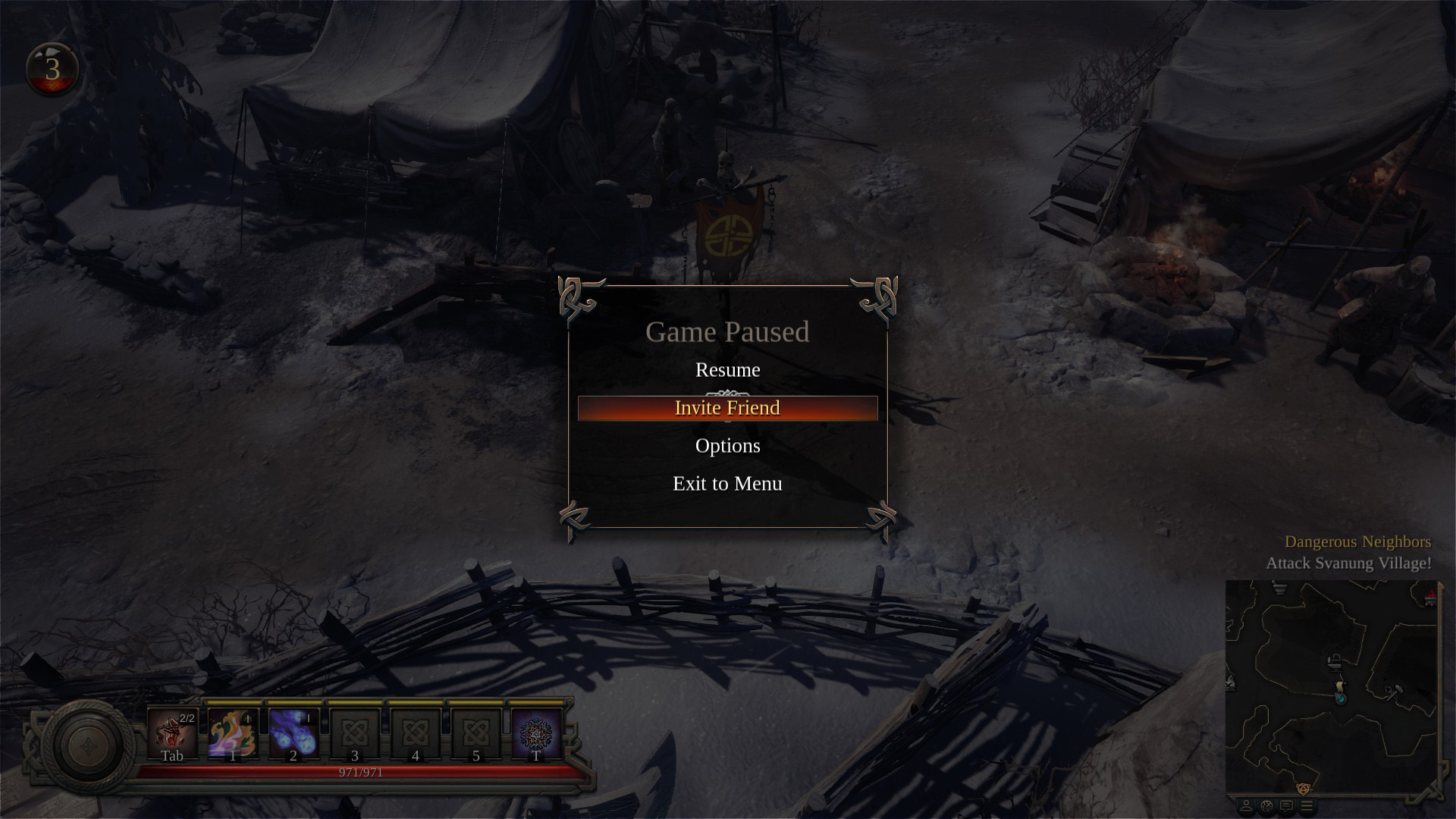Click the round orb left of the hotbar

(x=88, y=746)
